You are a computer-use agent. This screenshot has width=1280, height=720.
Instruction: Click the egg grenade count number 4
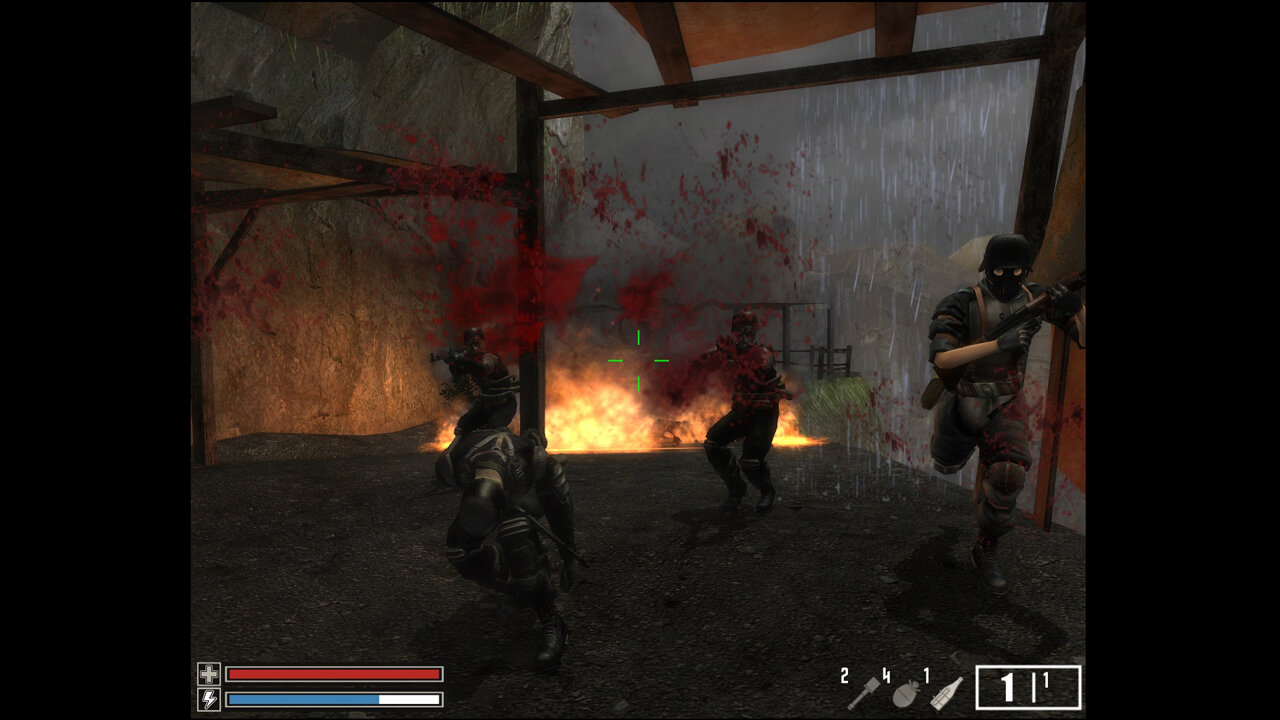click(x=886, y=674)
